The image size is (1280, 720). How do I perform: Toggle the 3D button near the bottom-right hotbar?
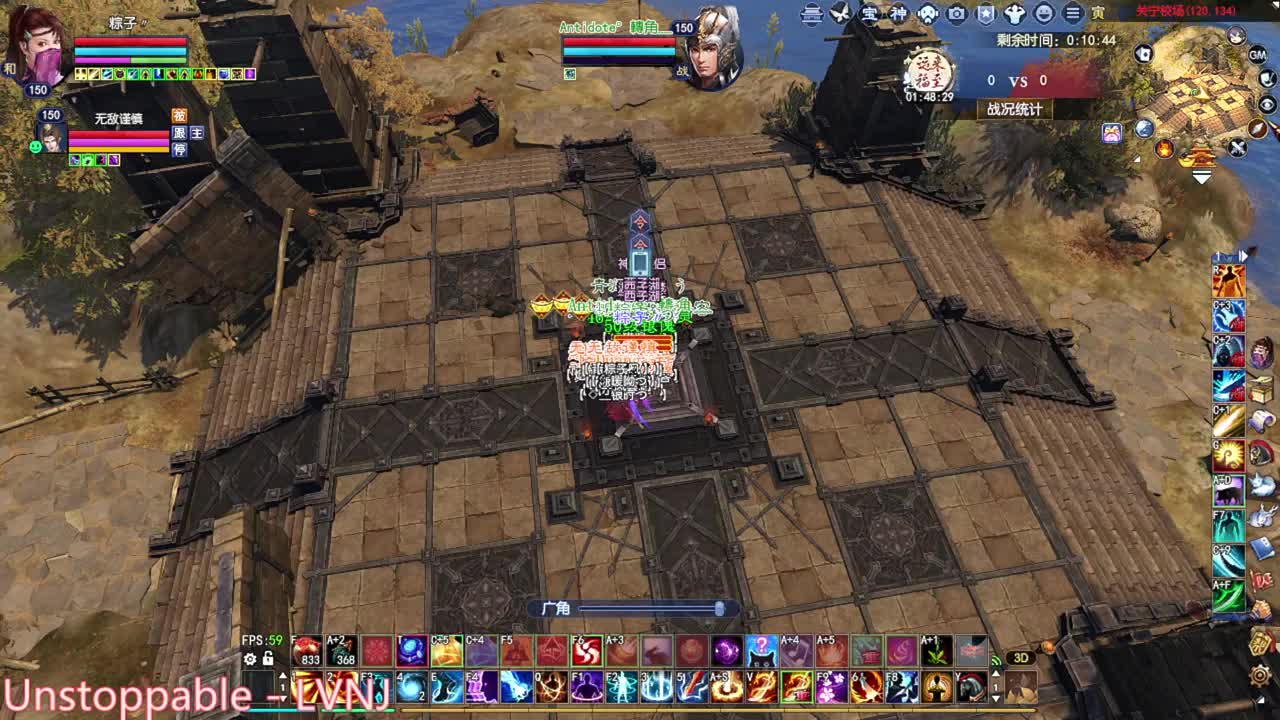pyautogui.click(x=1023, y=657)
